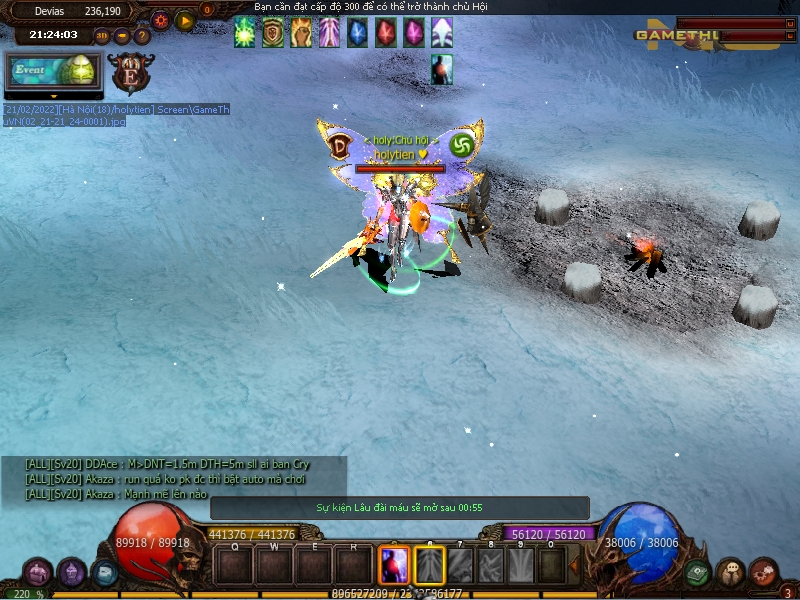
Task: Open the green book menu button
Action: 698,573
